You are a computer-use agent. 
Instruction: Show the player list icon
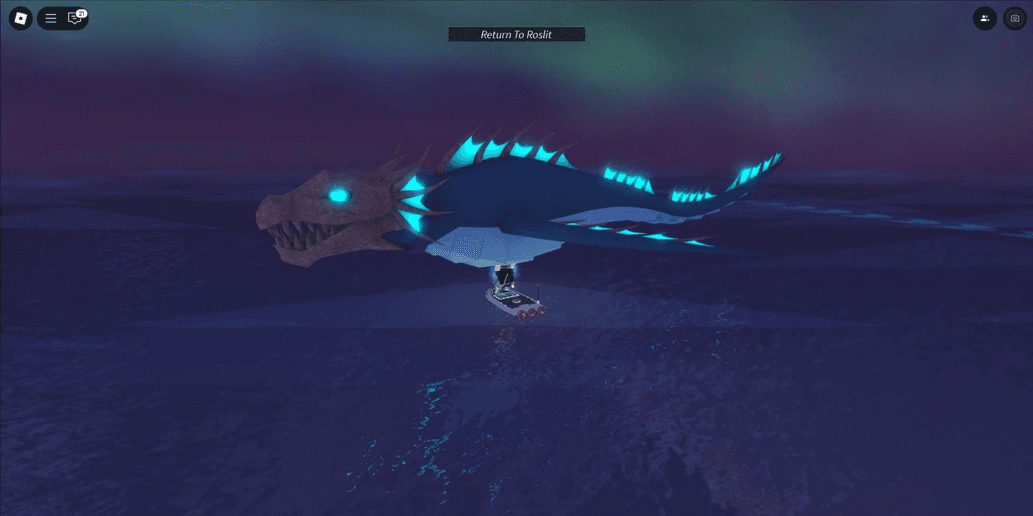[x=985, y=18]
